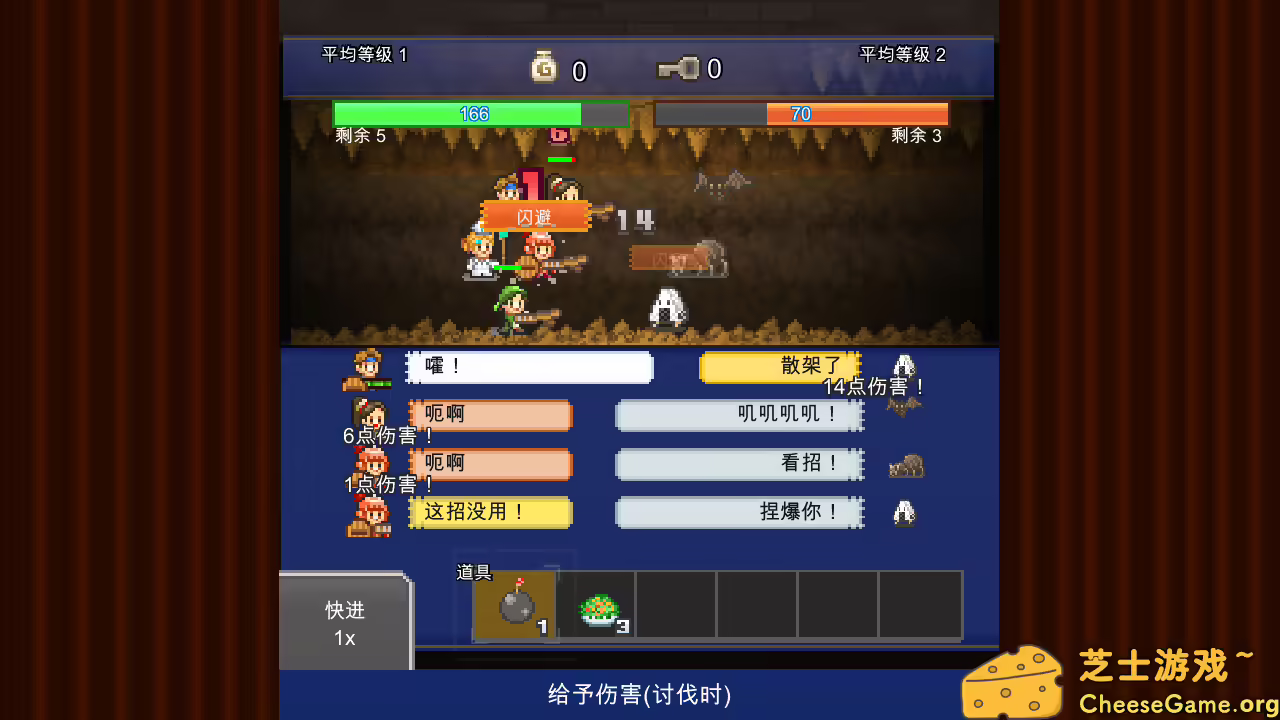
Task: Click the yellow 这招没用！ bubble
Action: click(490, 513)
